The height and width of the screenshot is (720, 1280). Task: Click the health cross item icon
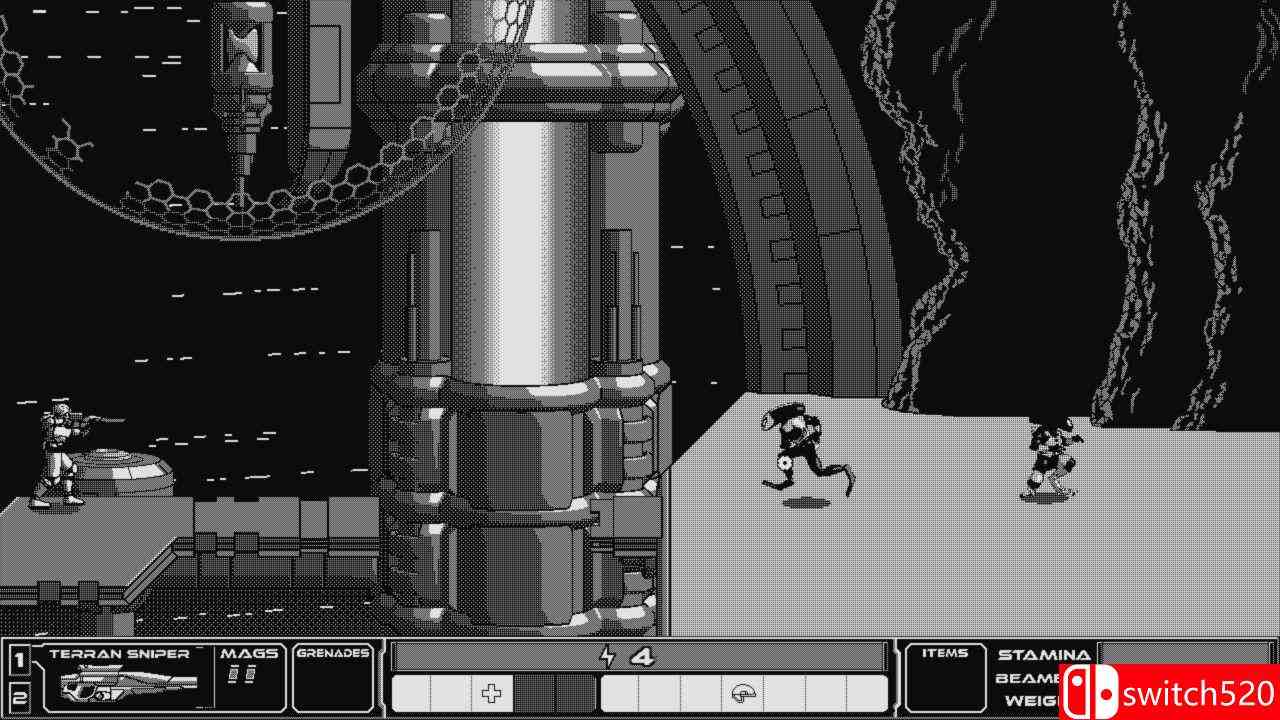[x=490, y=692]
